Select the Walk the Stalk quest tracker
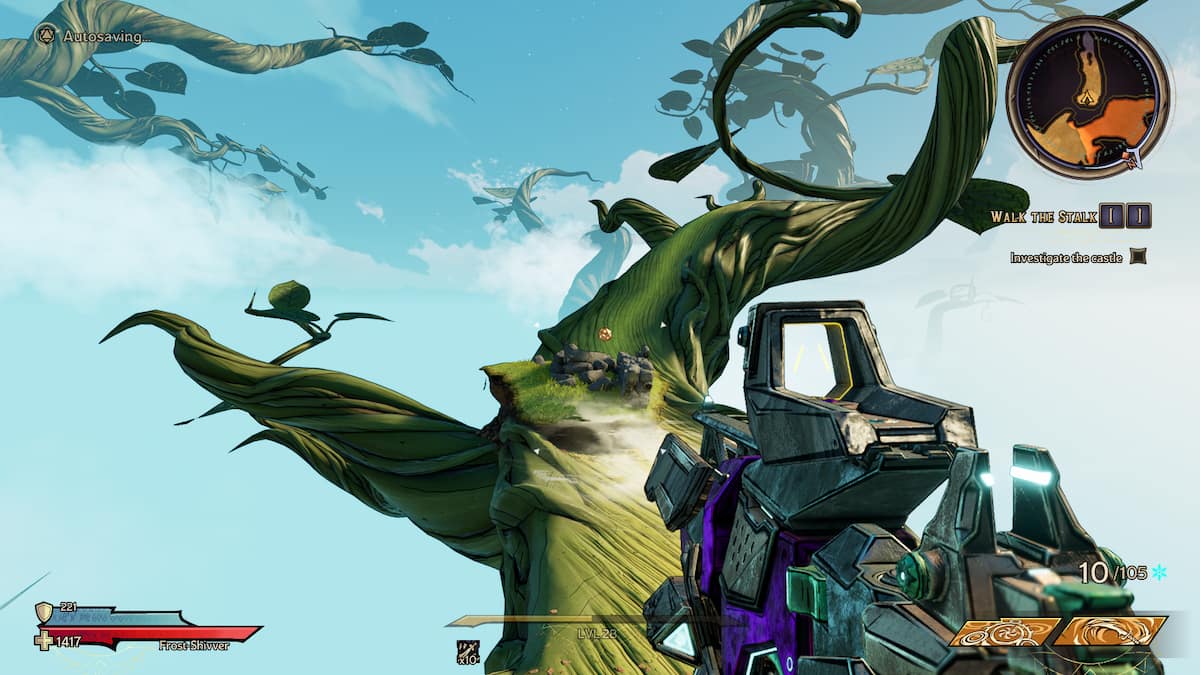Screen dimensions: 1200x675 pyautogui.click(x=1036, y=217)
